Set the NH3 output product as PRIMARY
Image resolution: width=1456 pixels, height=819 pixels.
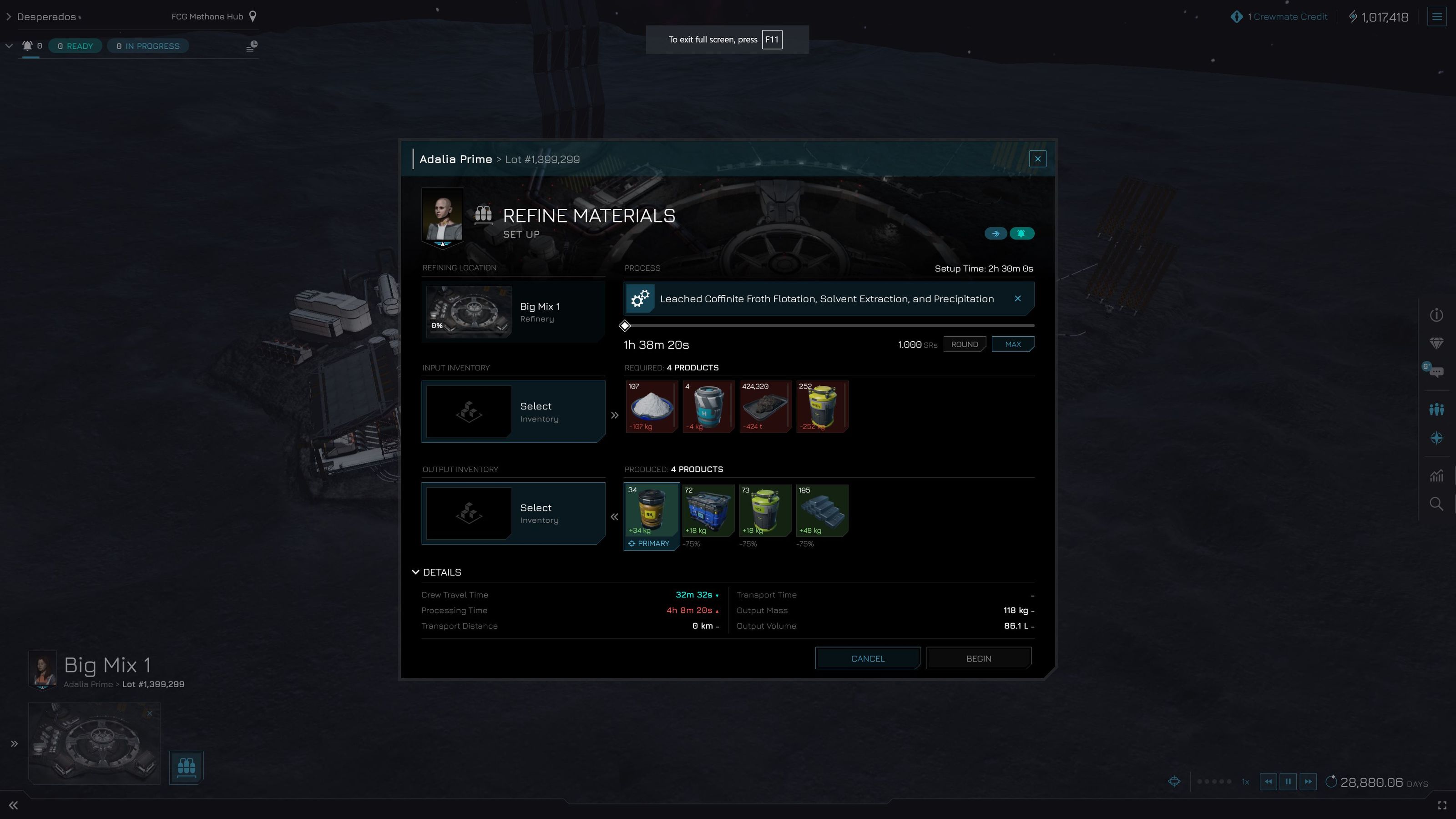click(651, 543)
